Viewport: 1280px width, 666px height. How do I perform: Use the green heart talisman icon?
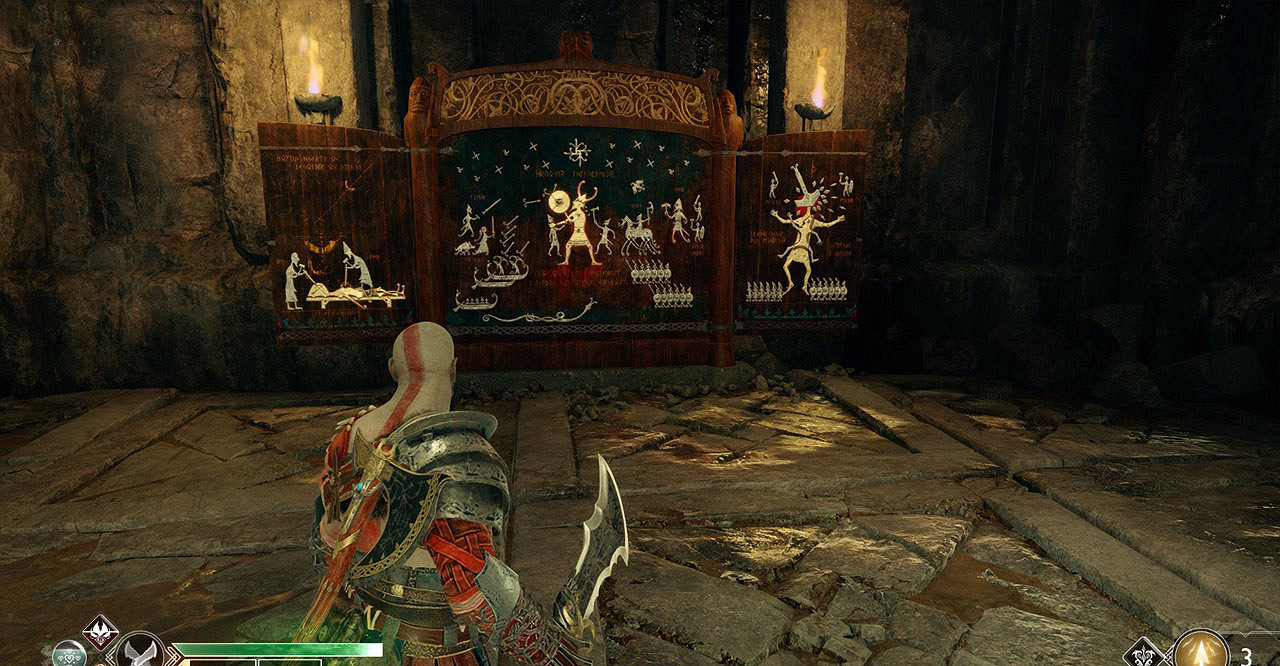click(x=68, y=655)
